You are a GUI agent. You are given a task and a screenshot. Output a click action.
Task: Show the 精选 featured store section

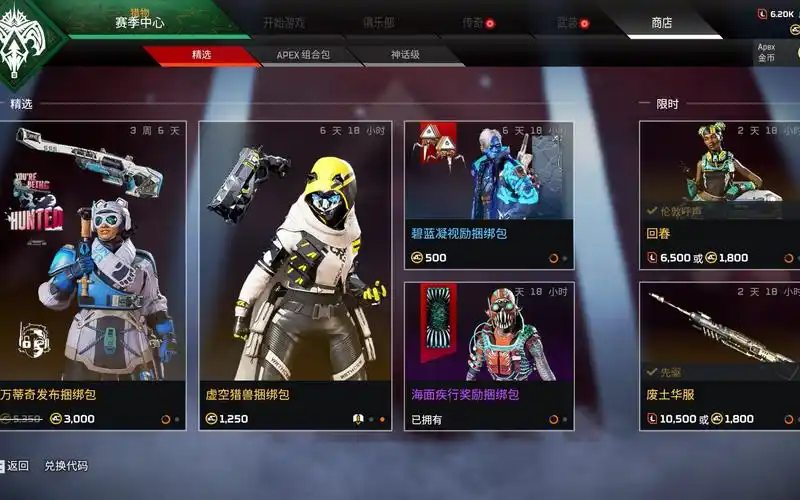point(201,55)
